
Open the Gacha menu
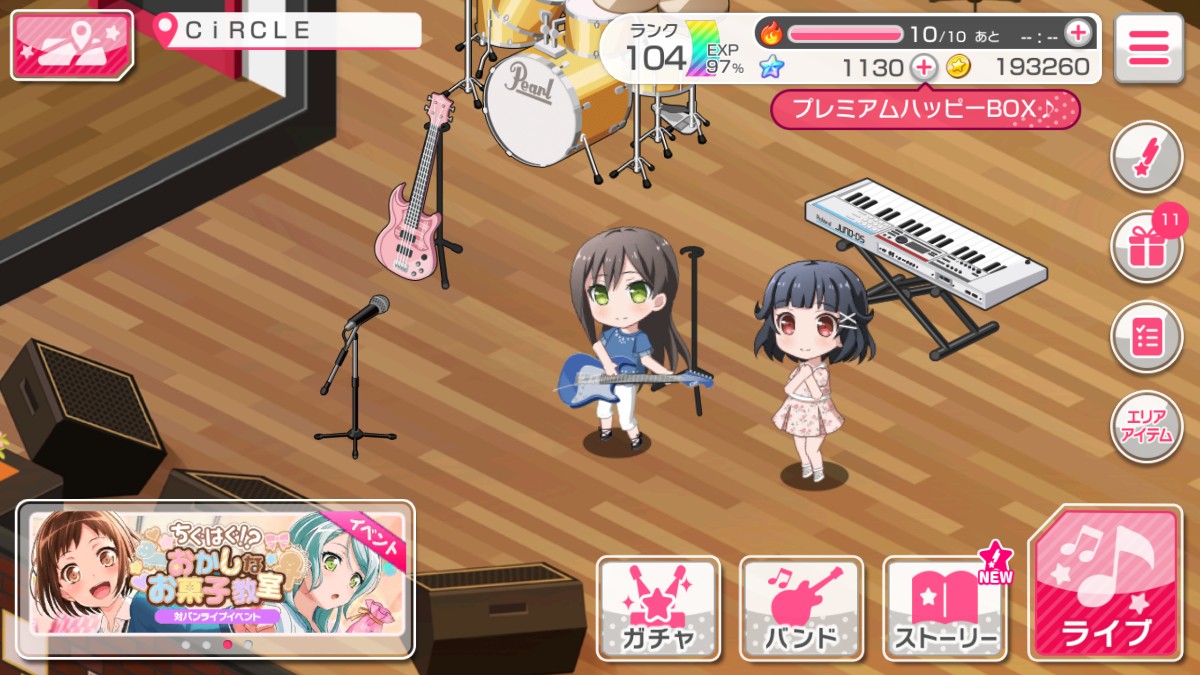[x=659, y=607]
